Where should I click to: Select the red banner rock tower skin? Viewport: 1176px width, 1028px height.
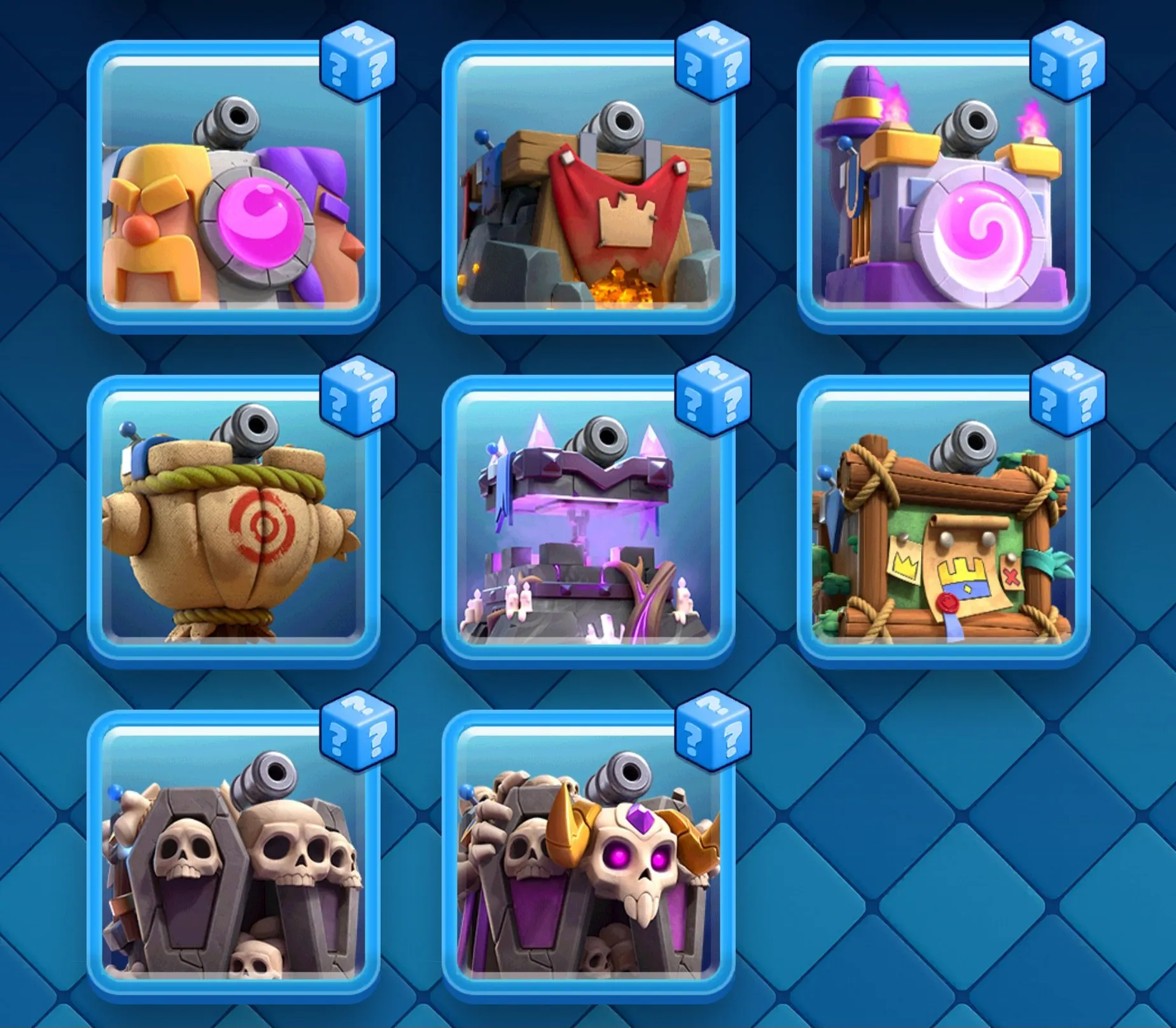click(592, 197)
